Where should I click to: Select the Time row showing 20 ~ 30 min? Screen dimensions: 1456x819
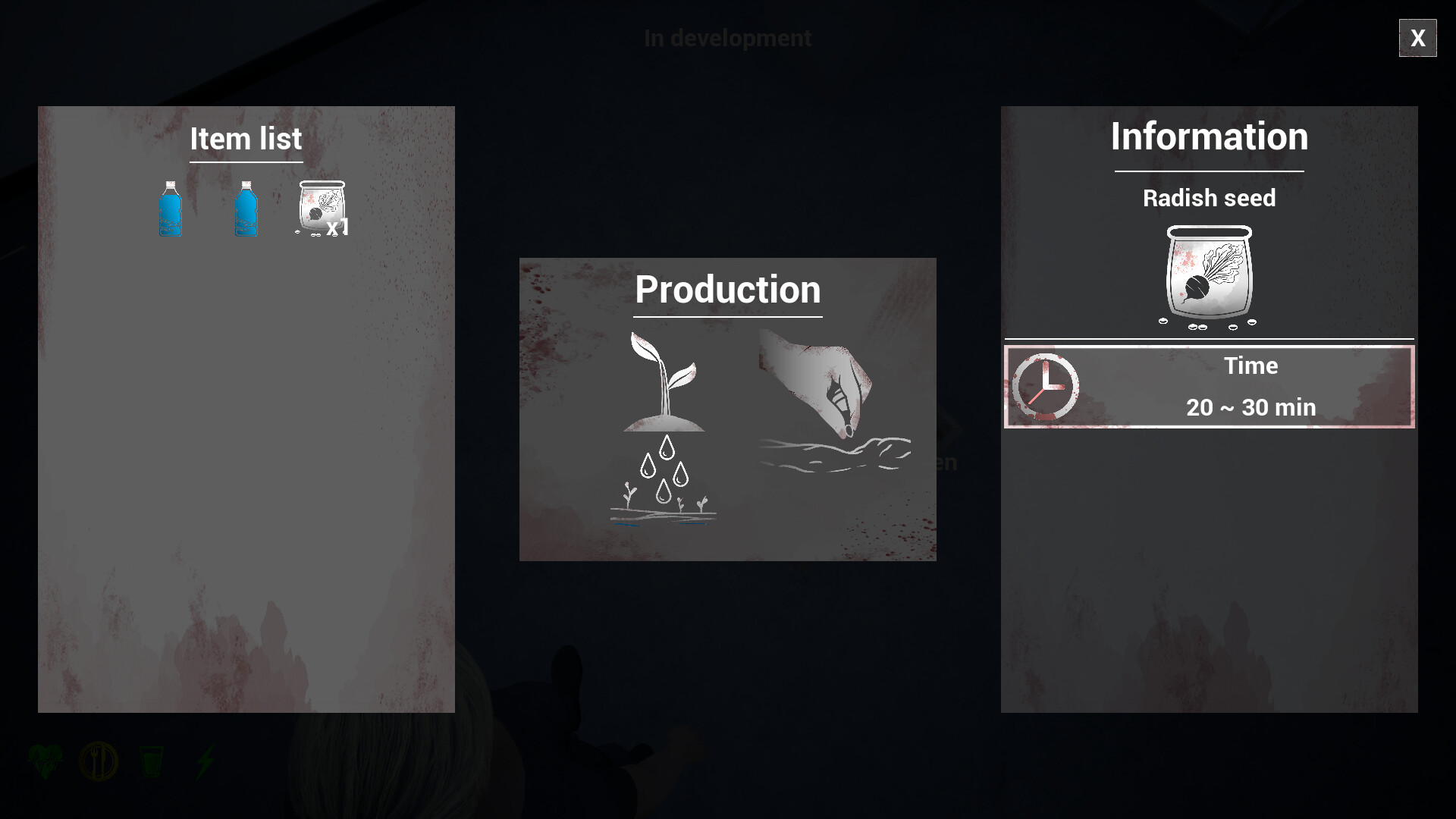coord(1209,387)
